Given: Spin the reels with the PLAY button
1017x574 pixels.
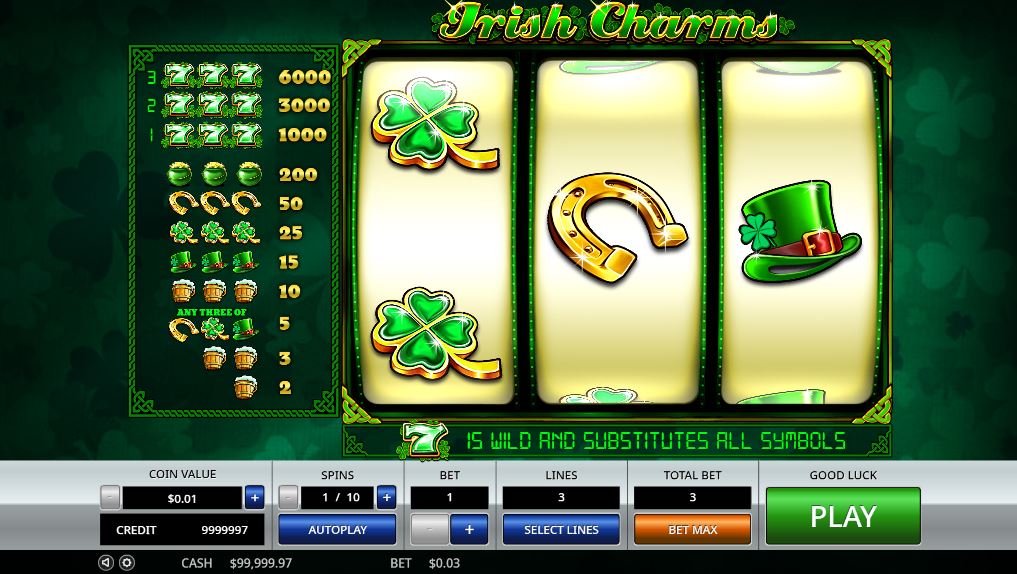Looking at the screenshot, I should tap(842, 516).
